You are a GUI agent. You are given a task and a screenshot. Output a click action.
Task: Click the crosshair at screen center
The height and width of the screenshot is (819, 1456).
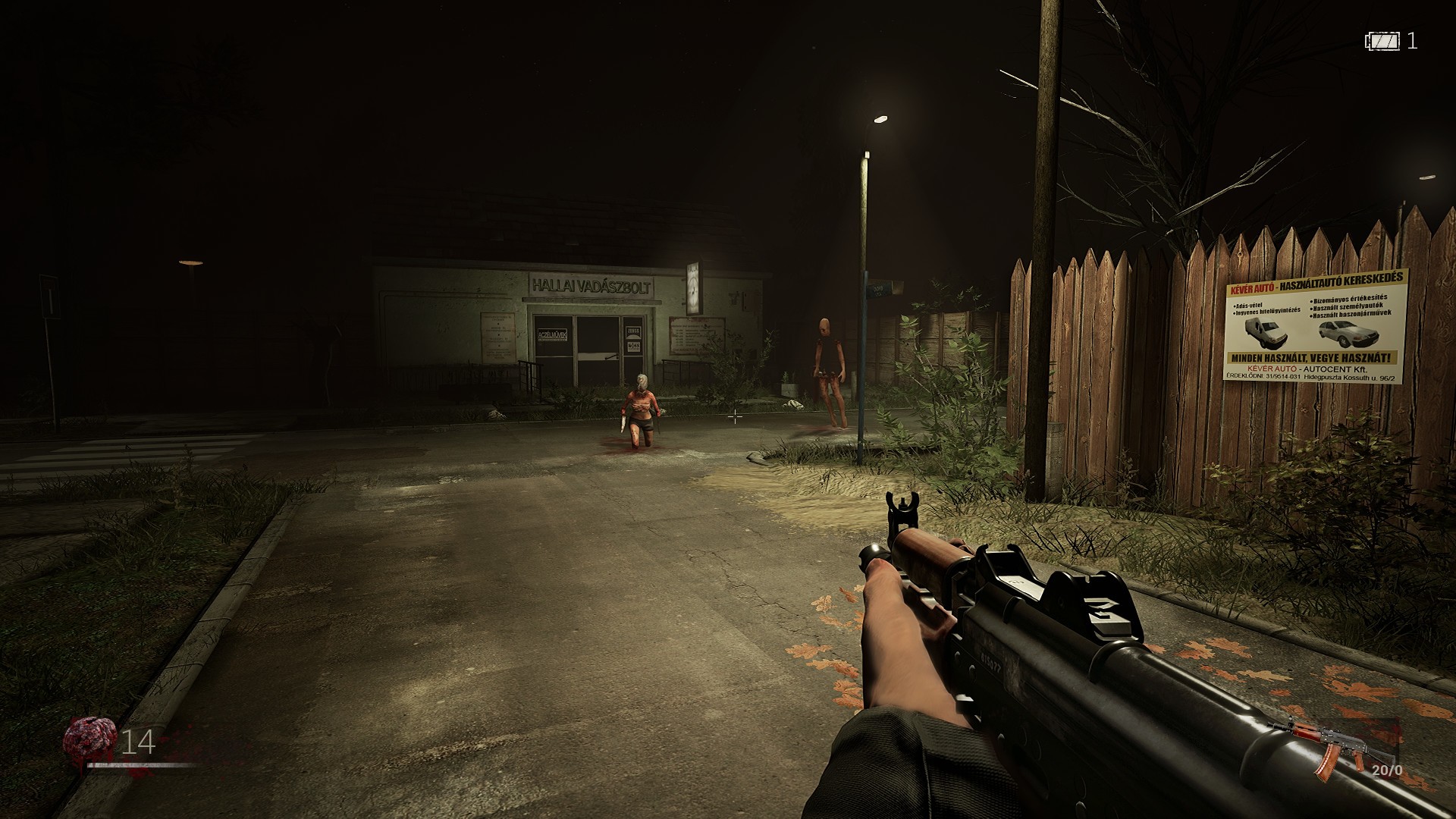pyautogui.click(x=734, y=416)
